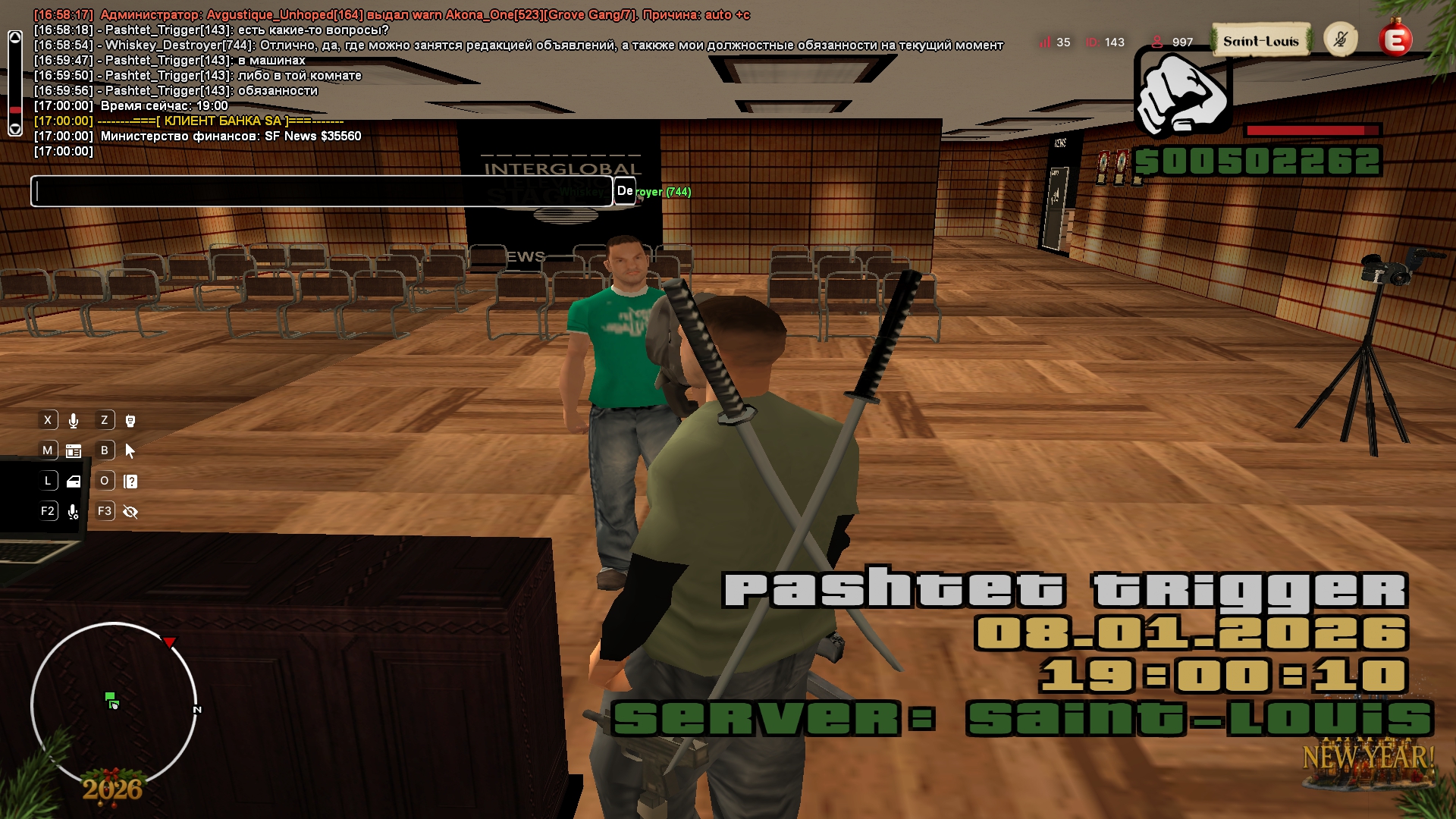The image size is (1456, 819).
Task: Enable the mouse cursor mode icon
Action: (x=130, y=451)
